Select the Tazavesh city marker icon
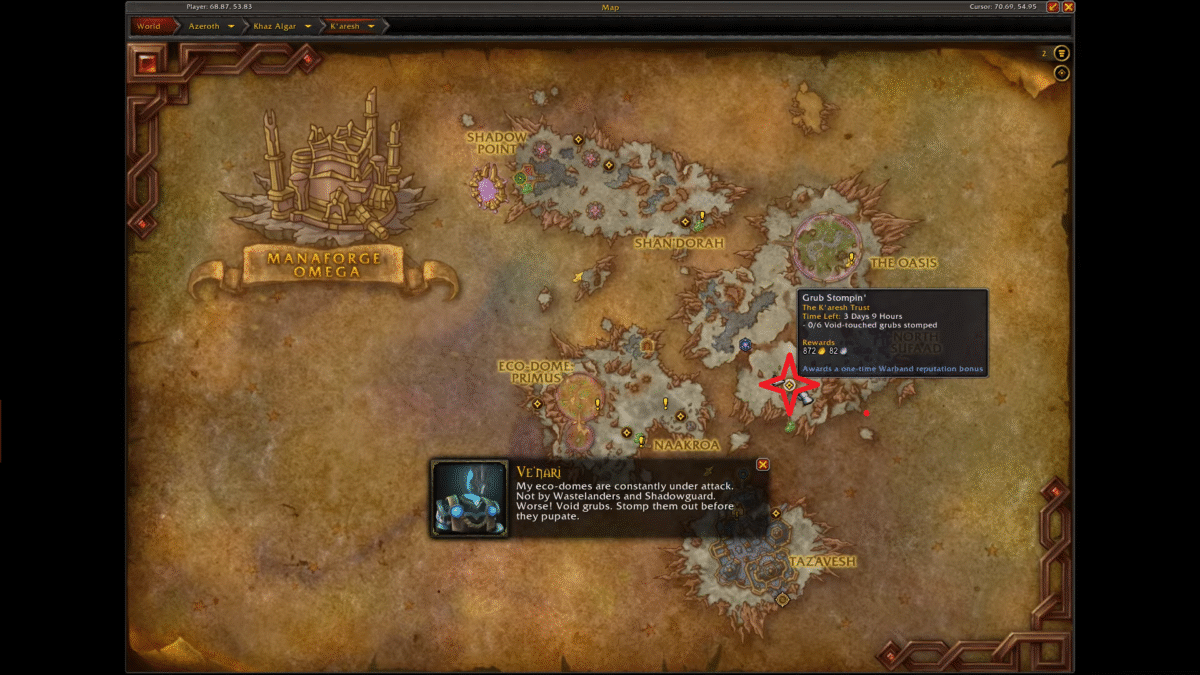 [x=782, y=599]
